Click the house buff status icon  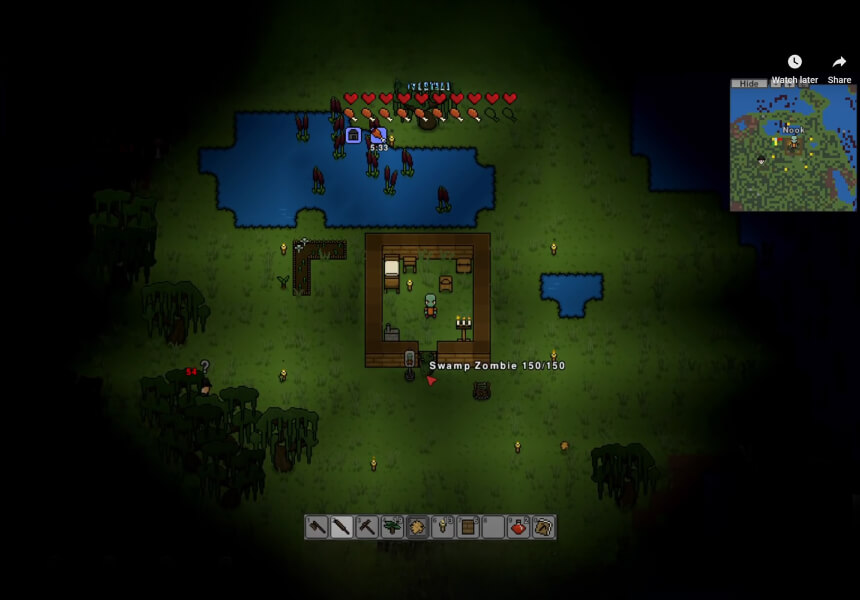coord(353,135)
